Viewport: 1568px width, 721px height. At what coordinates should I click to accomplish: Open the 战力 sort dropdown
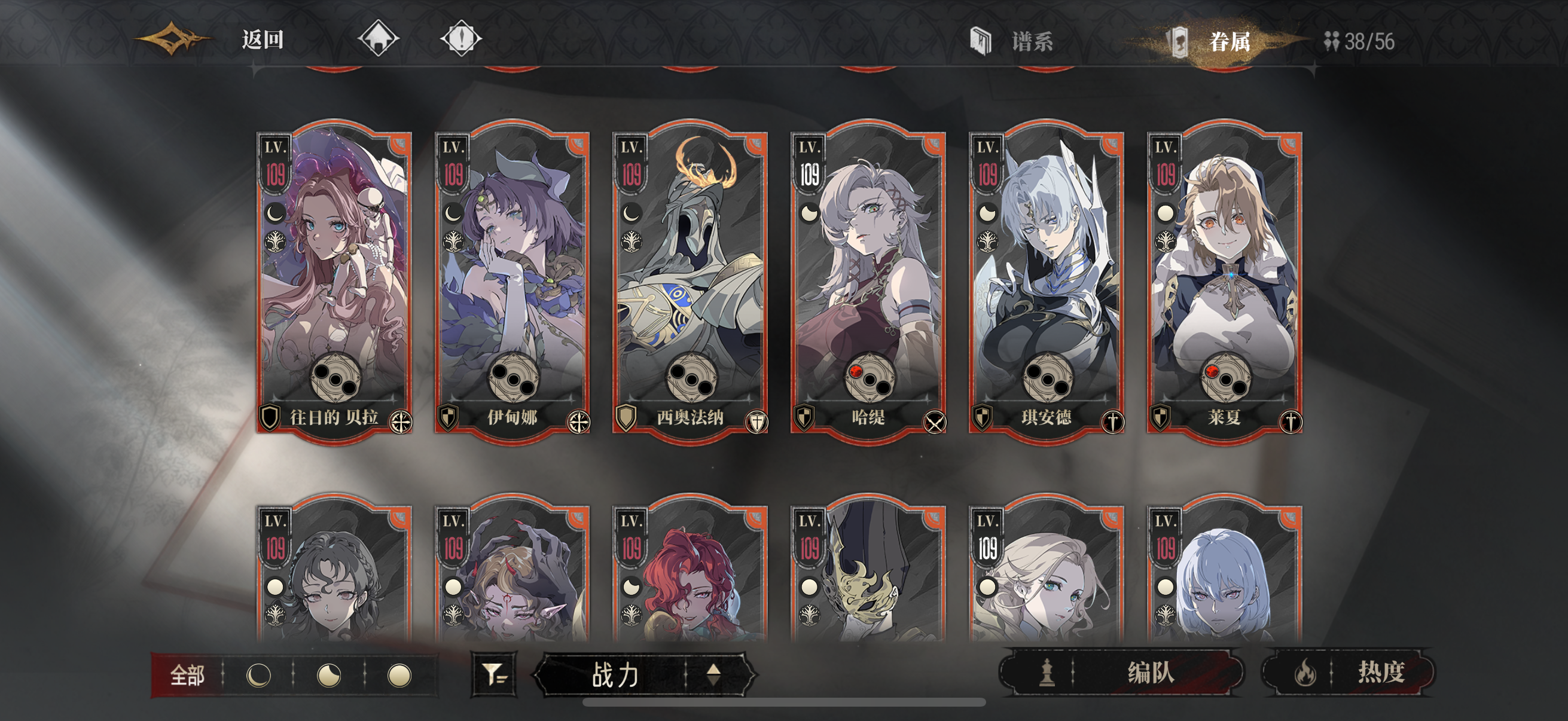[x=615, y=676]
